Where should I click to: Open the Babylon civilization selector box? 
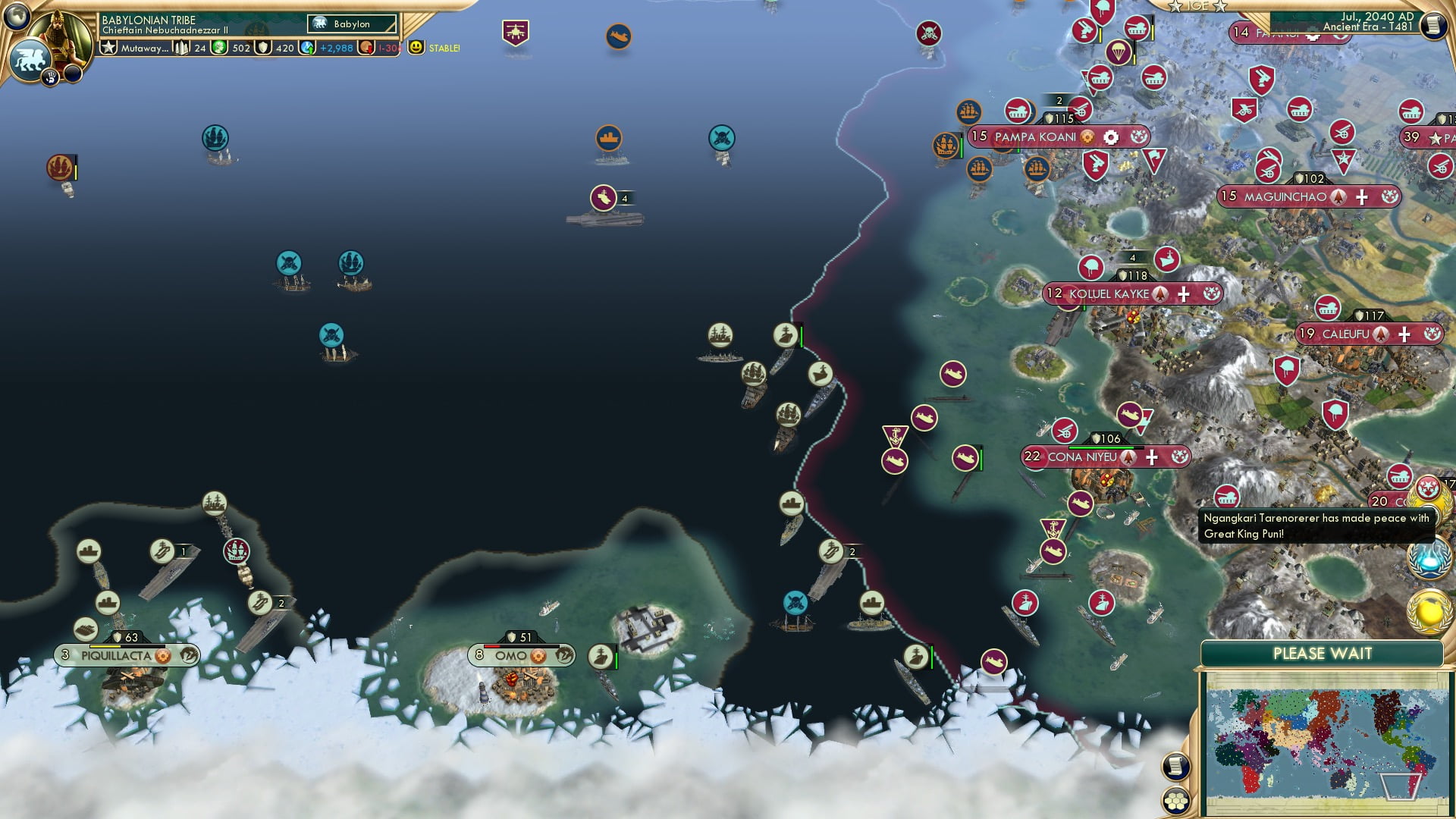pos(351,24)
